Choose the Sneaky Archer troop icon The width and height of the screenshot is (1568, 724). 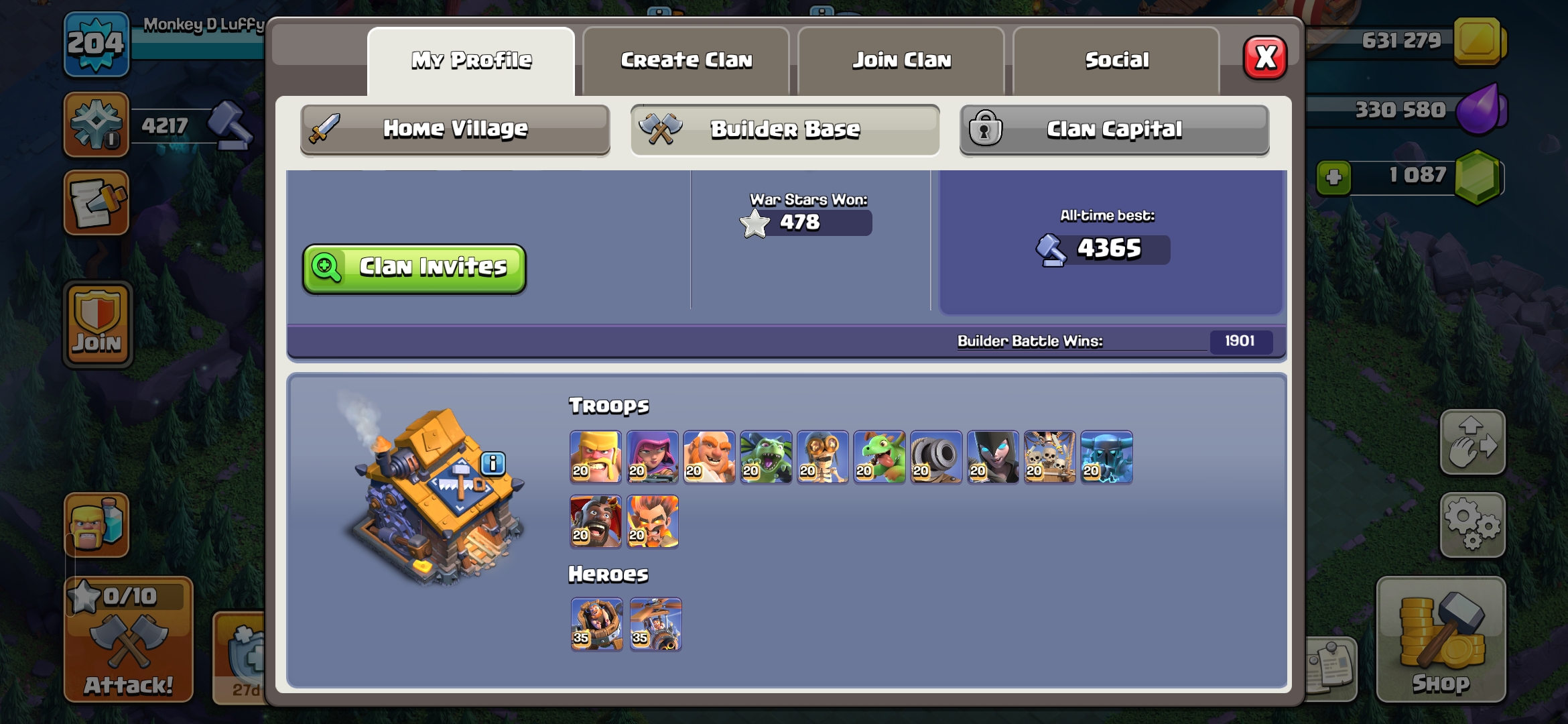tap(652, 457)
